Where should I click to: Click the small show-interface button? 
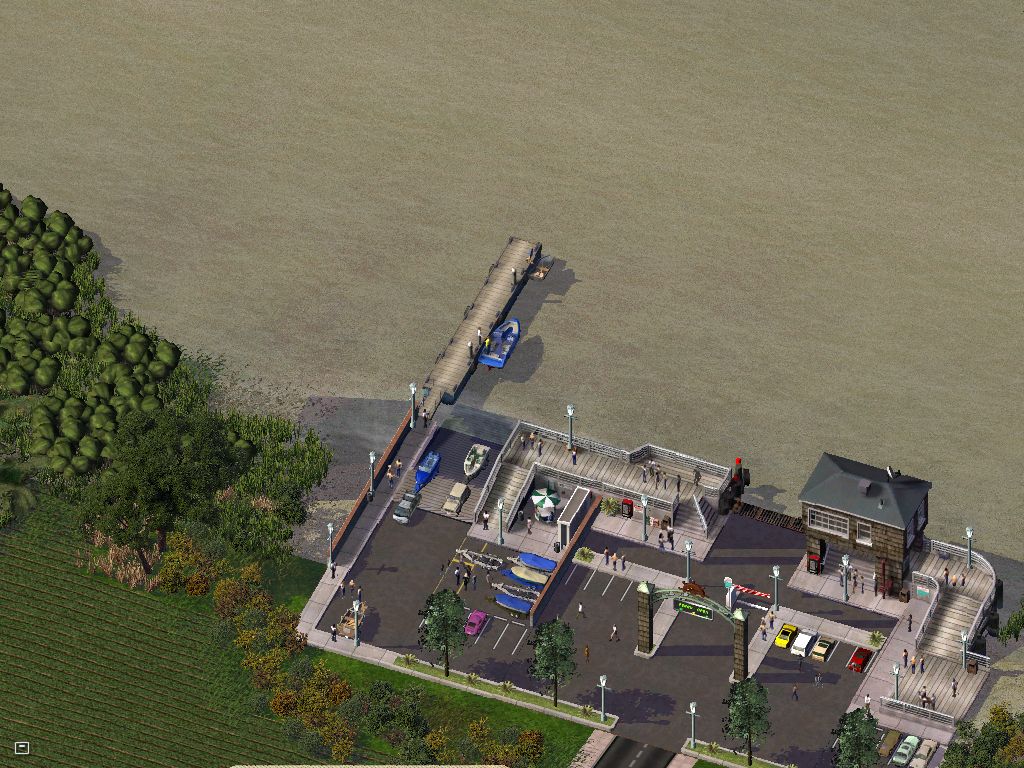pyautogui.click(x=22, y=747)
